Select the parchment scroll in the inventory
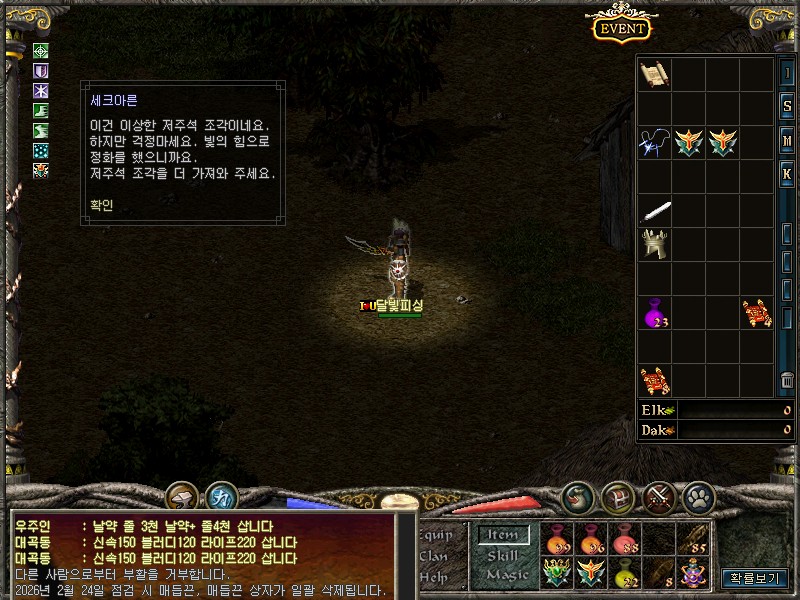This screenshot has width=800, height=600. click(x=654, y=73)
